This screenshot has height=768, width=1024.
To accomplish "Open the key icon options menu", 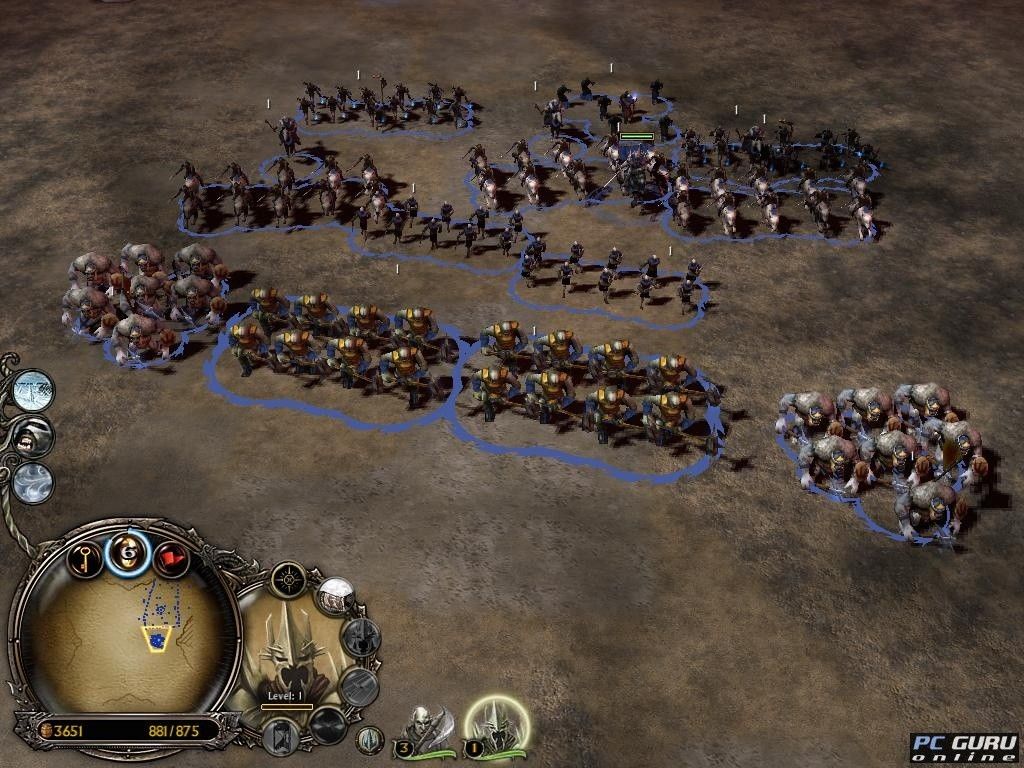I will coord(86,556).
